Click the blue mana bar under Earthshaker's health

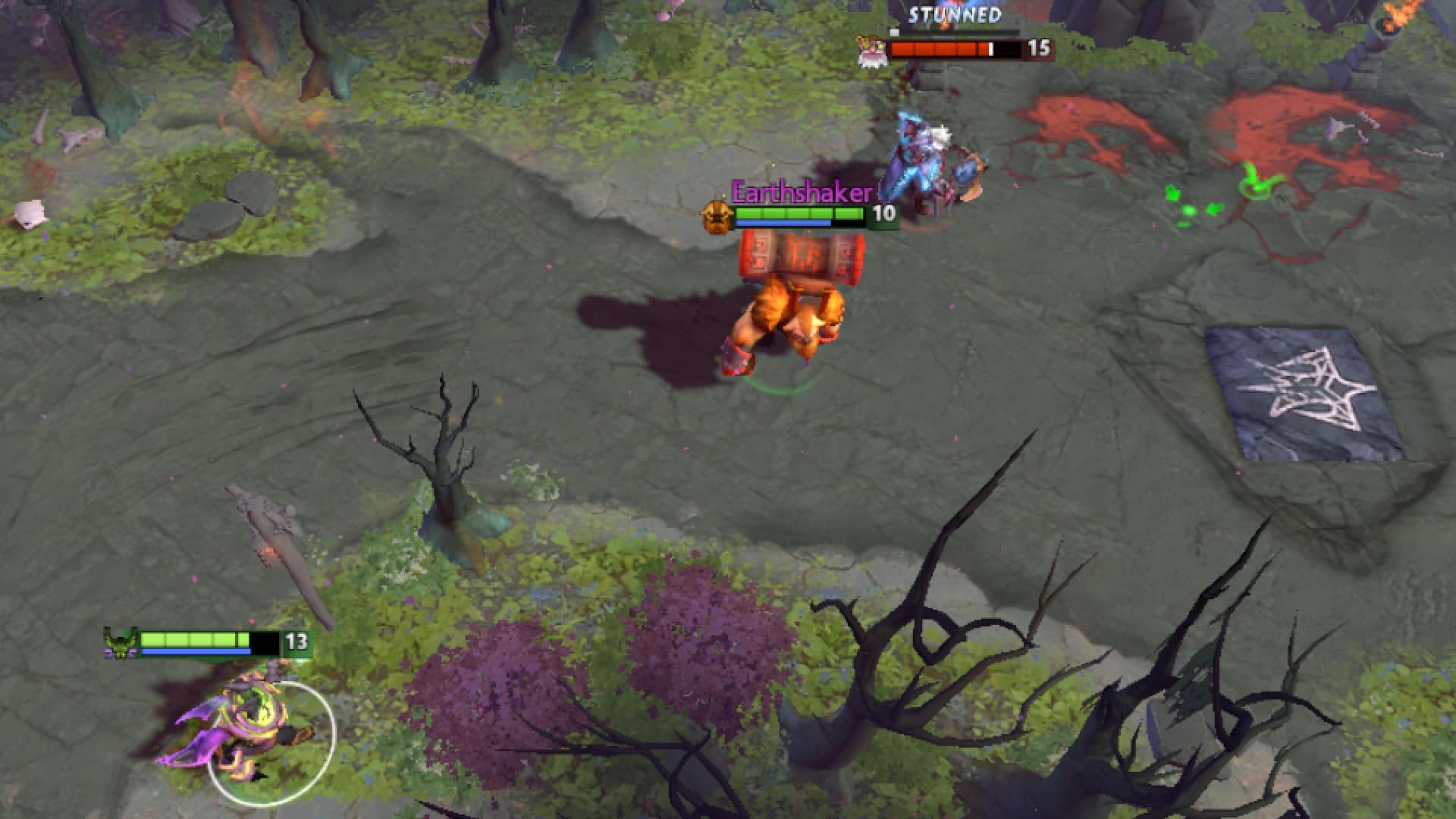pyautogui.click(x=783, y=223)
